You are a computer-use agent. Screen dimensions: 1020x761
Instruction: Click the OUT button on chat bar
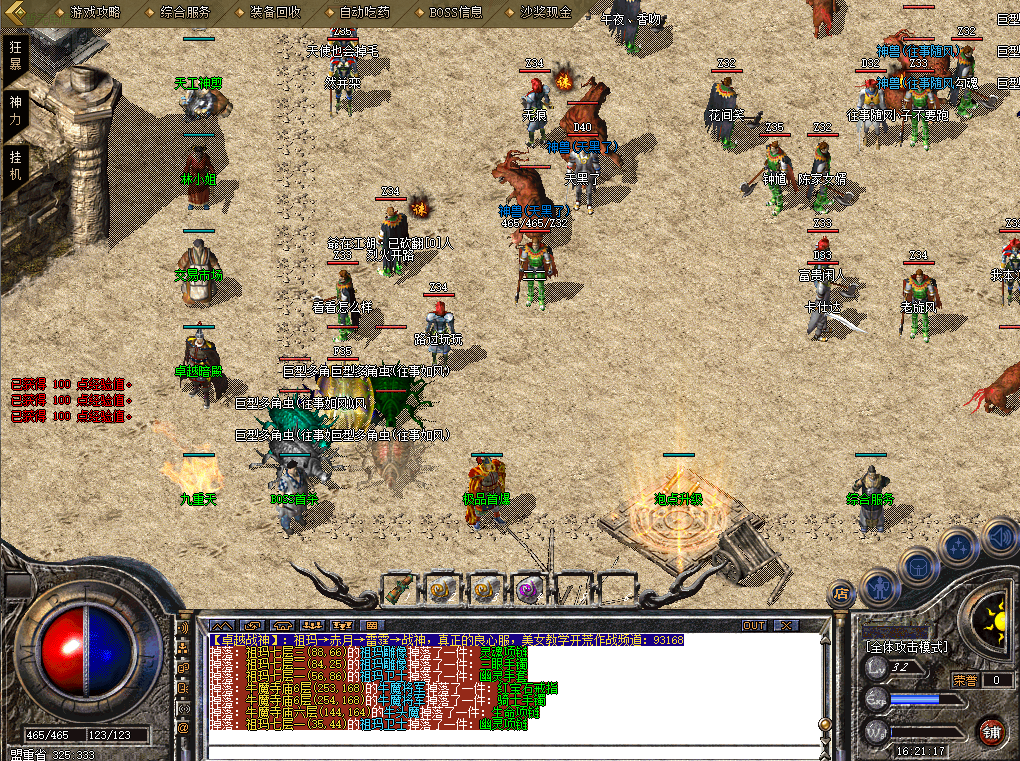[x=755, y=626]
